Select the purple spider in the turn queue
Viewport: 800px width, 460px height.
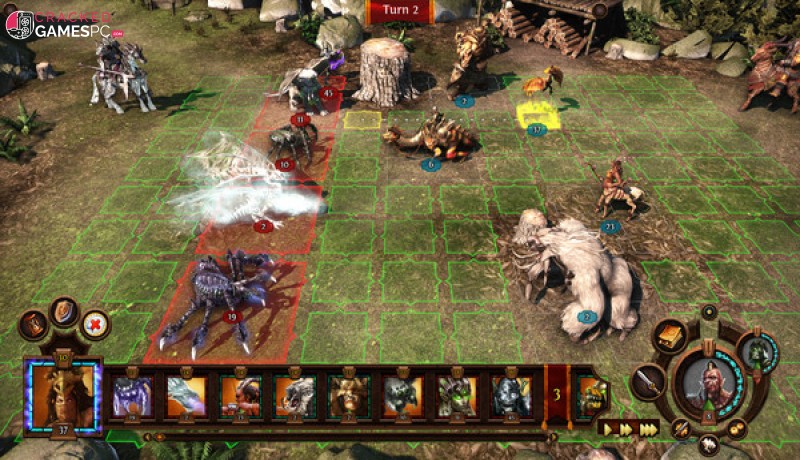(132, 395)
